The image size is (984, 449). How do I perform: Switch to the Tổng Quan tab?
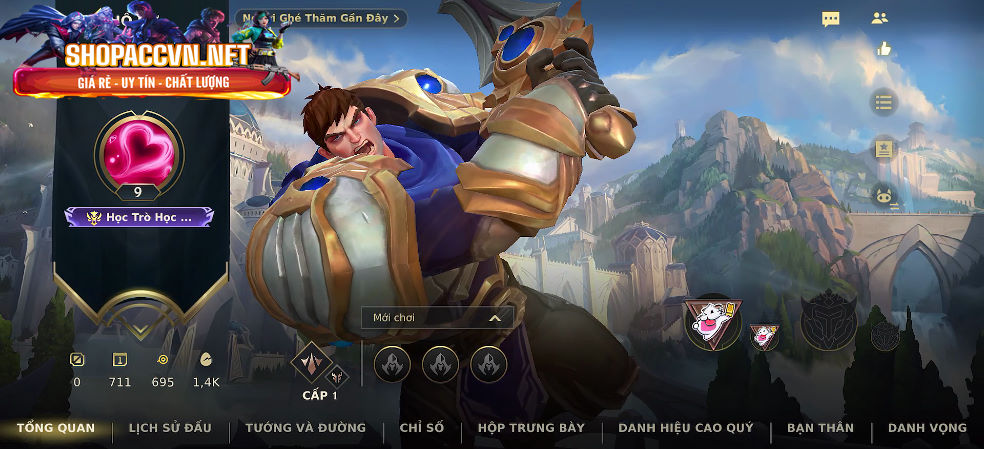(x=56, y=428)
